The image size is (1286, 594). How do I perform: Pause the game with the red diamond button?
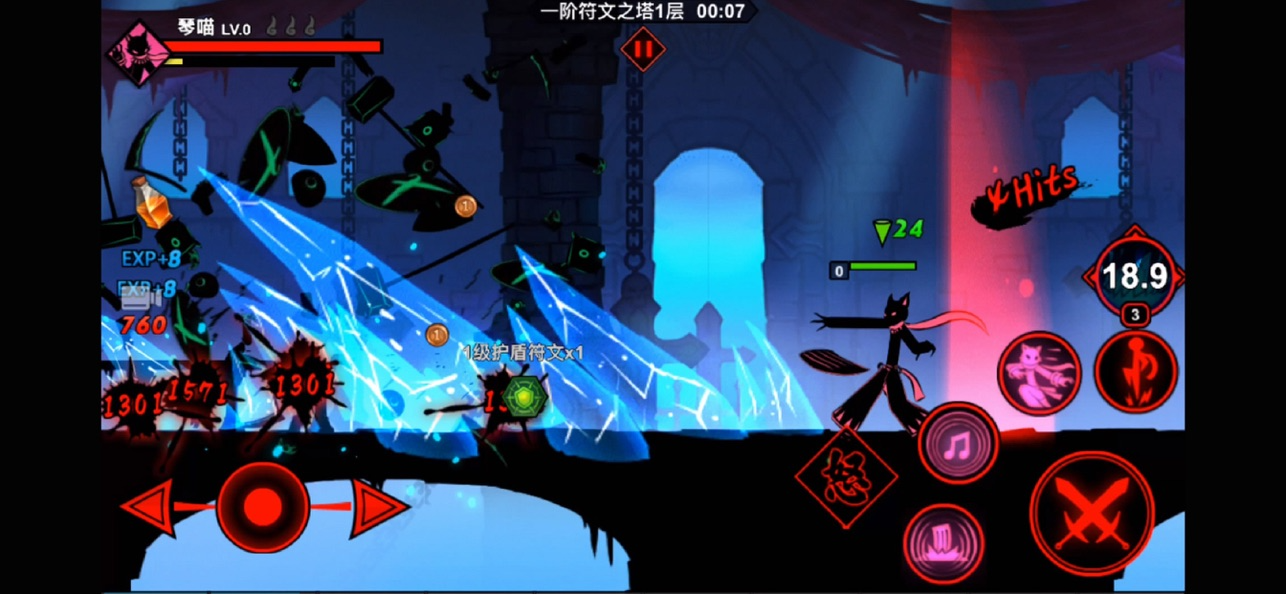(x=642, y=49)
